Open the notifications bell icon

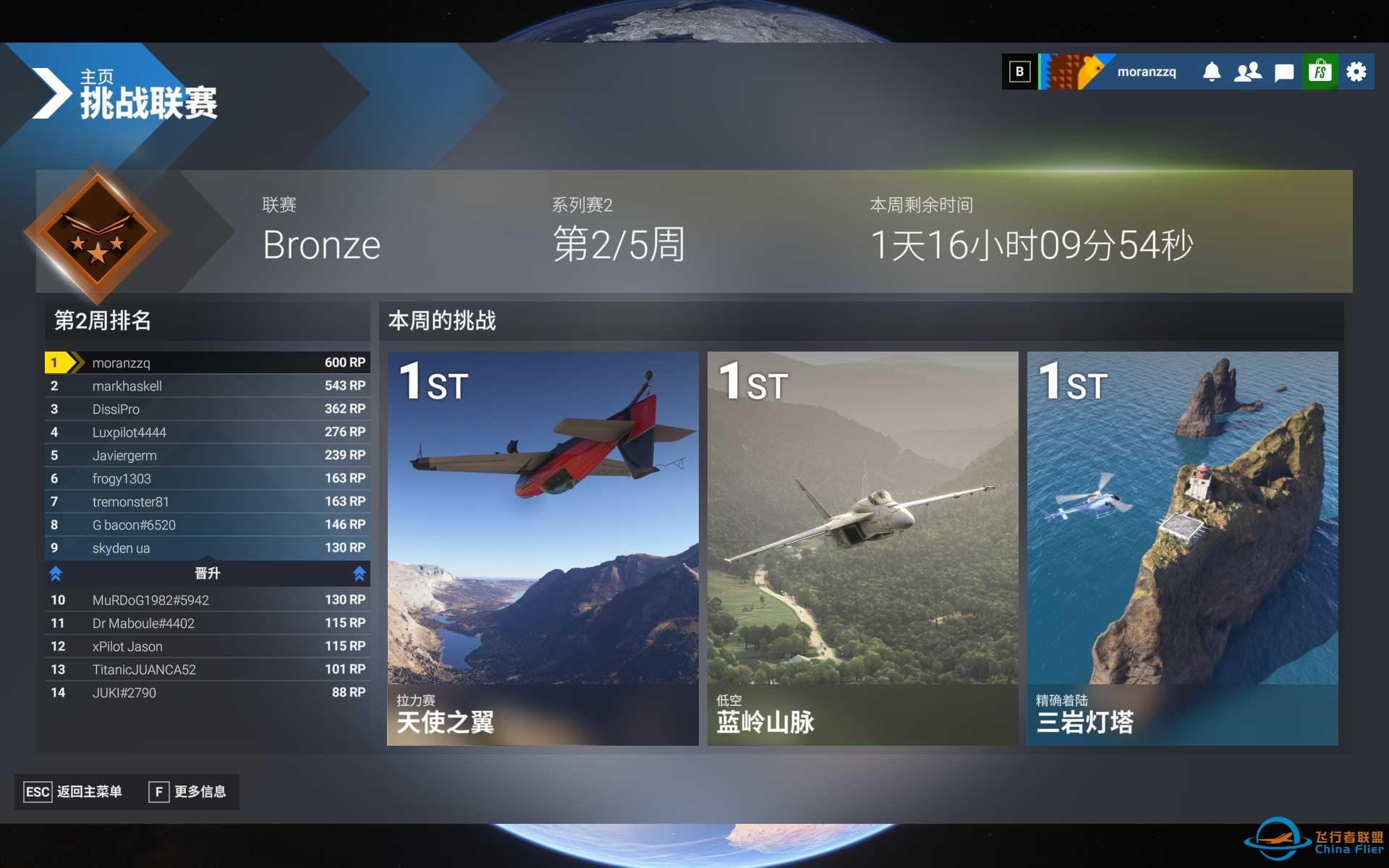tap(1212, 71)
